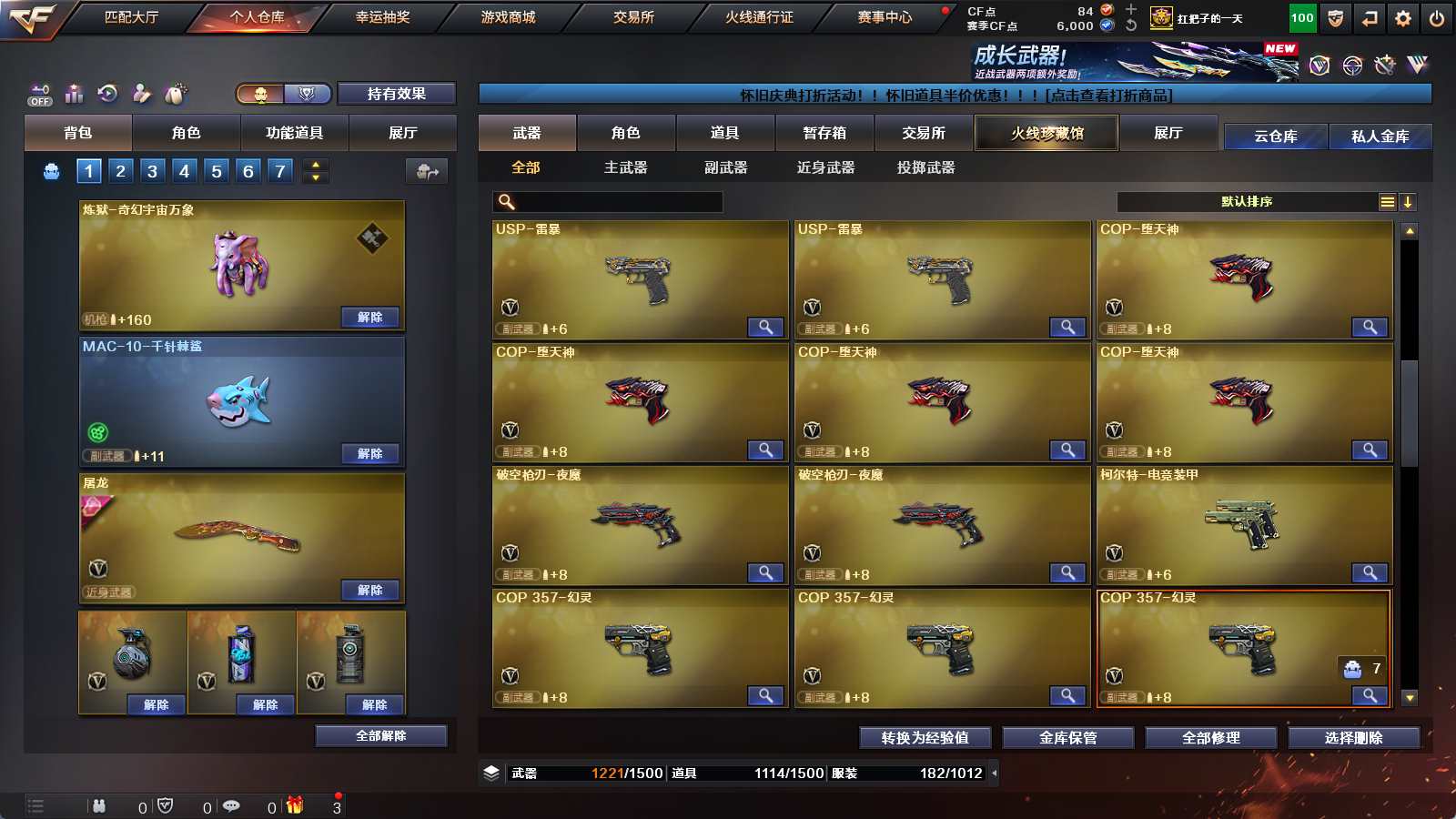1456x819 pixels.
Task: Show 近身武器 melee weapons
Action: (825, 167)
